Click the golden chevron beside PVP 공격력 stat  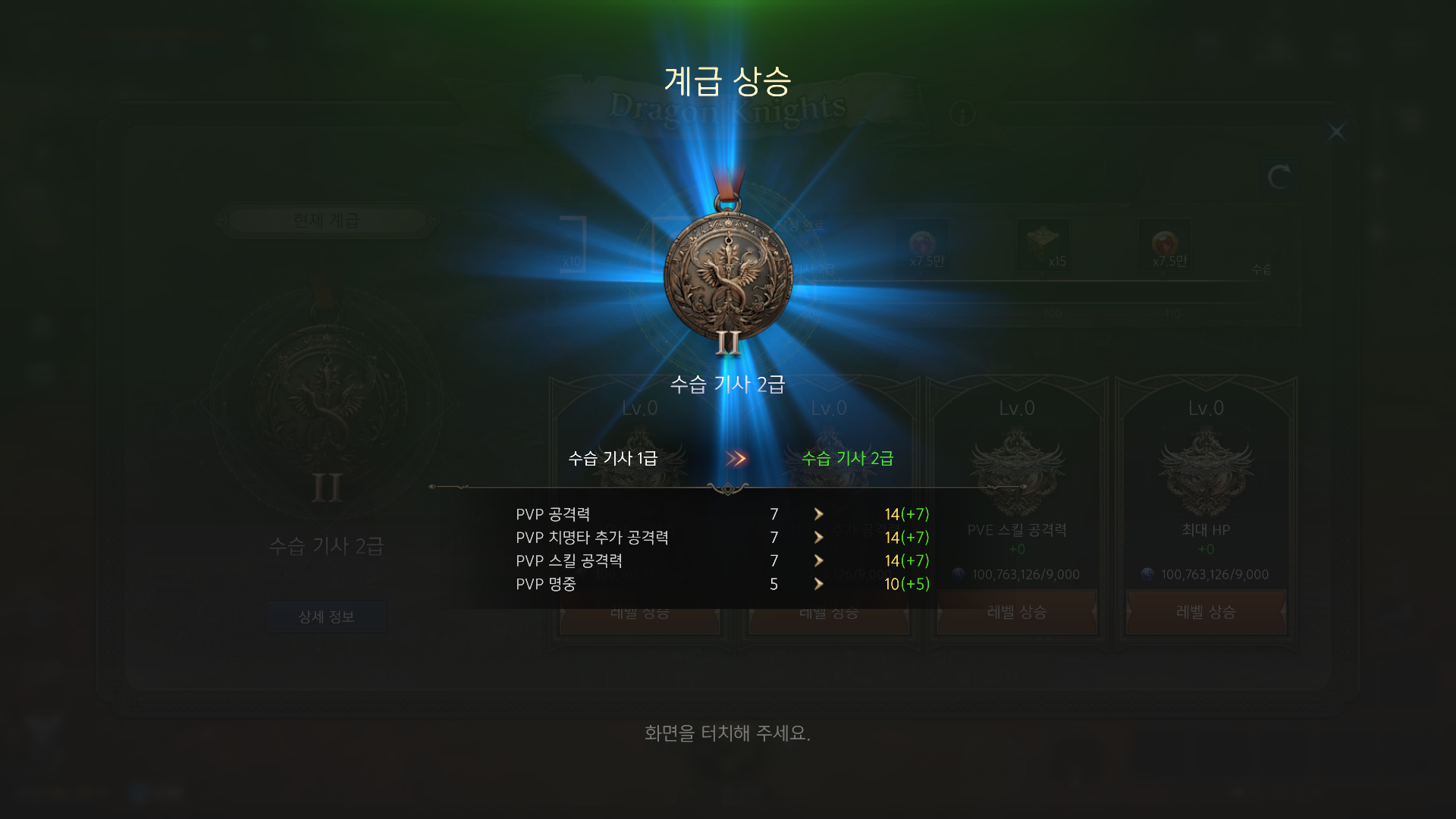[819, 514]
